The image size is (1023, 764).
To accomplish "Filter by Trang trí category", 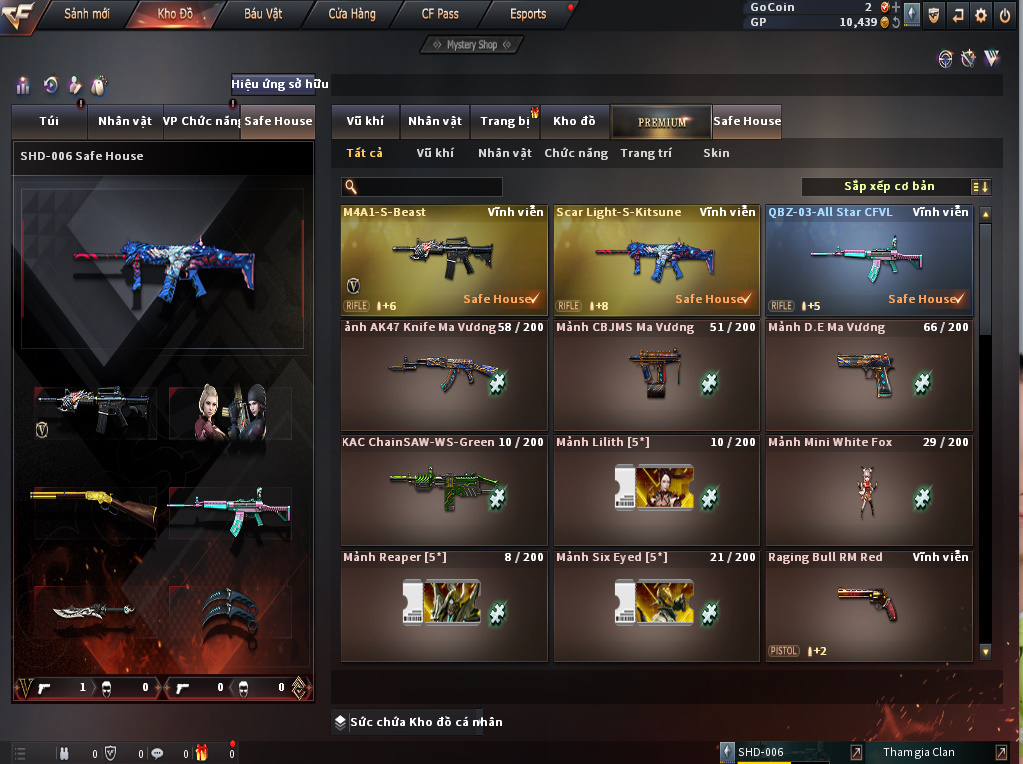I will [646, 153].
